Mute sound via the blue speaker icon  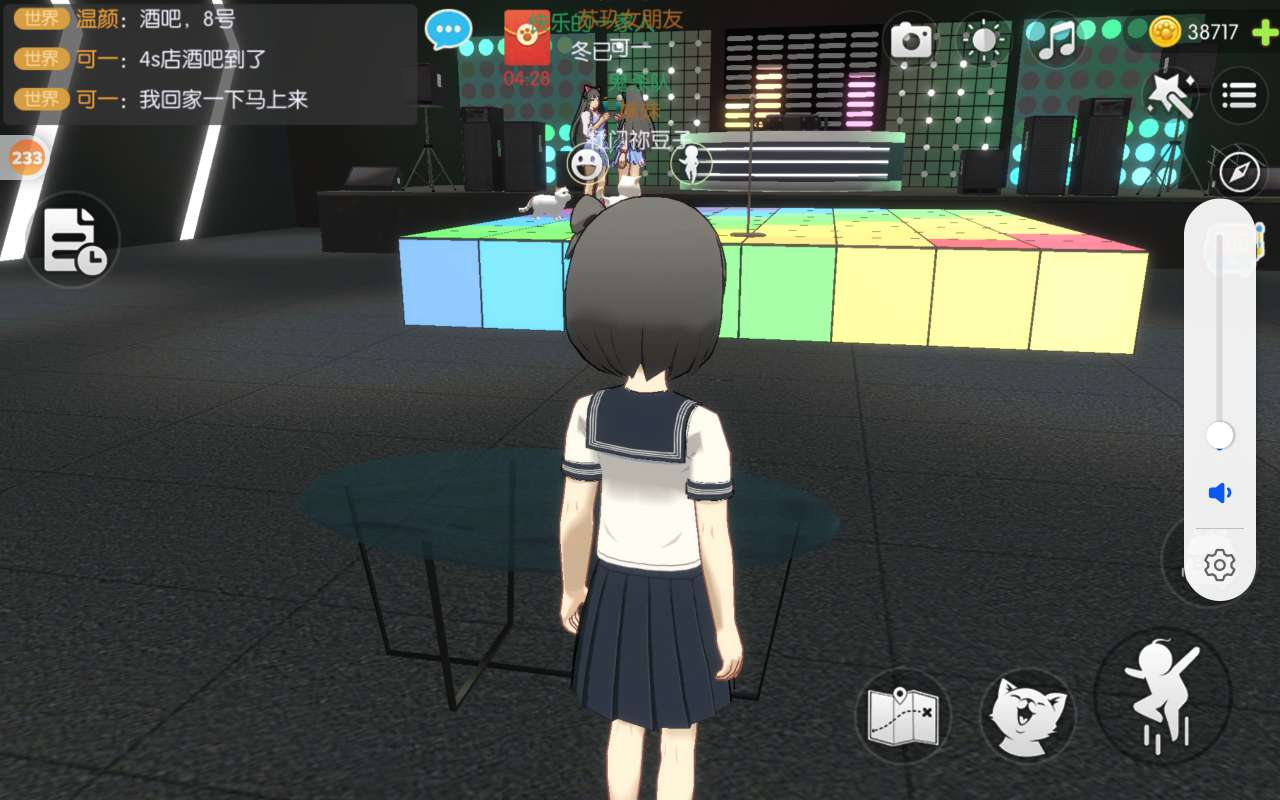[1219, 493]
